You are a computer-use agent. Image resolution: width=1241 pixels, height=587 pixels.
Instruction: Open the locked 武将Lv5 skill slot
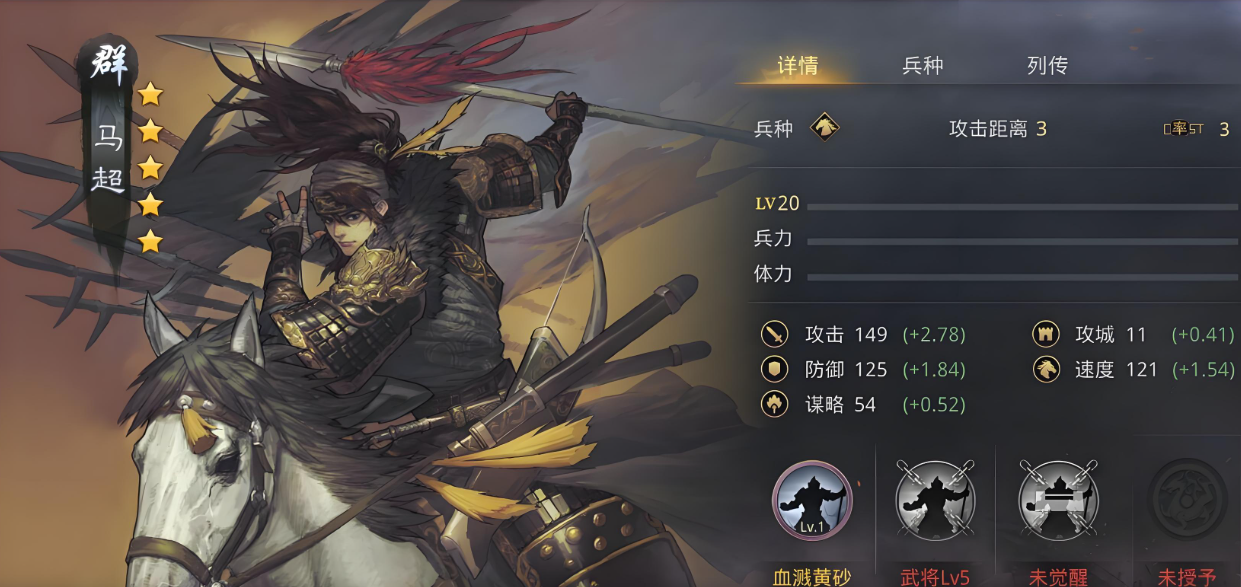[935, 500]
